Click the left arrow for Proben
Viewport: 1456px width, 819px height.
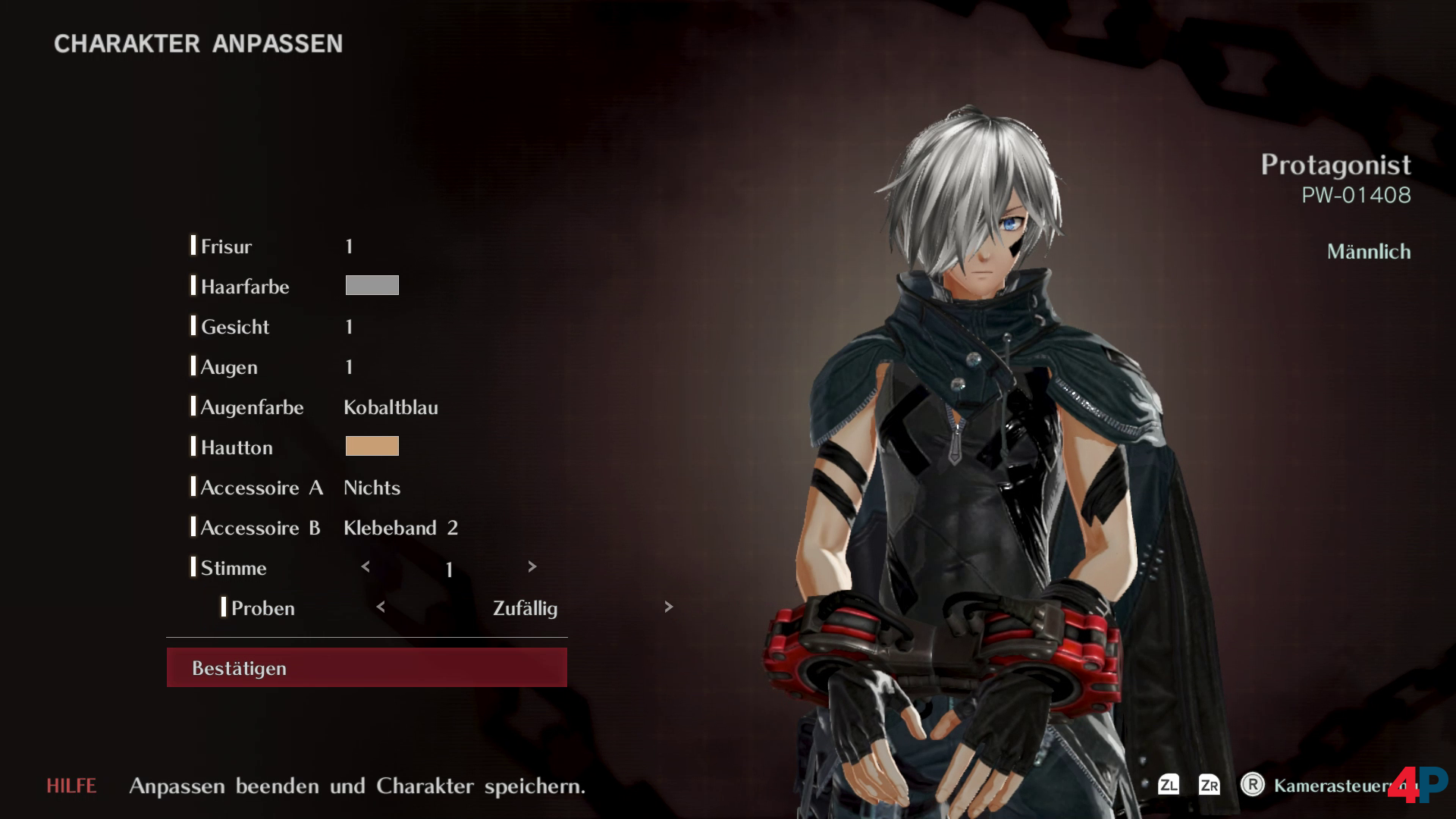tap(381, 607)
